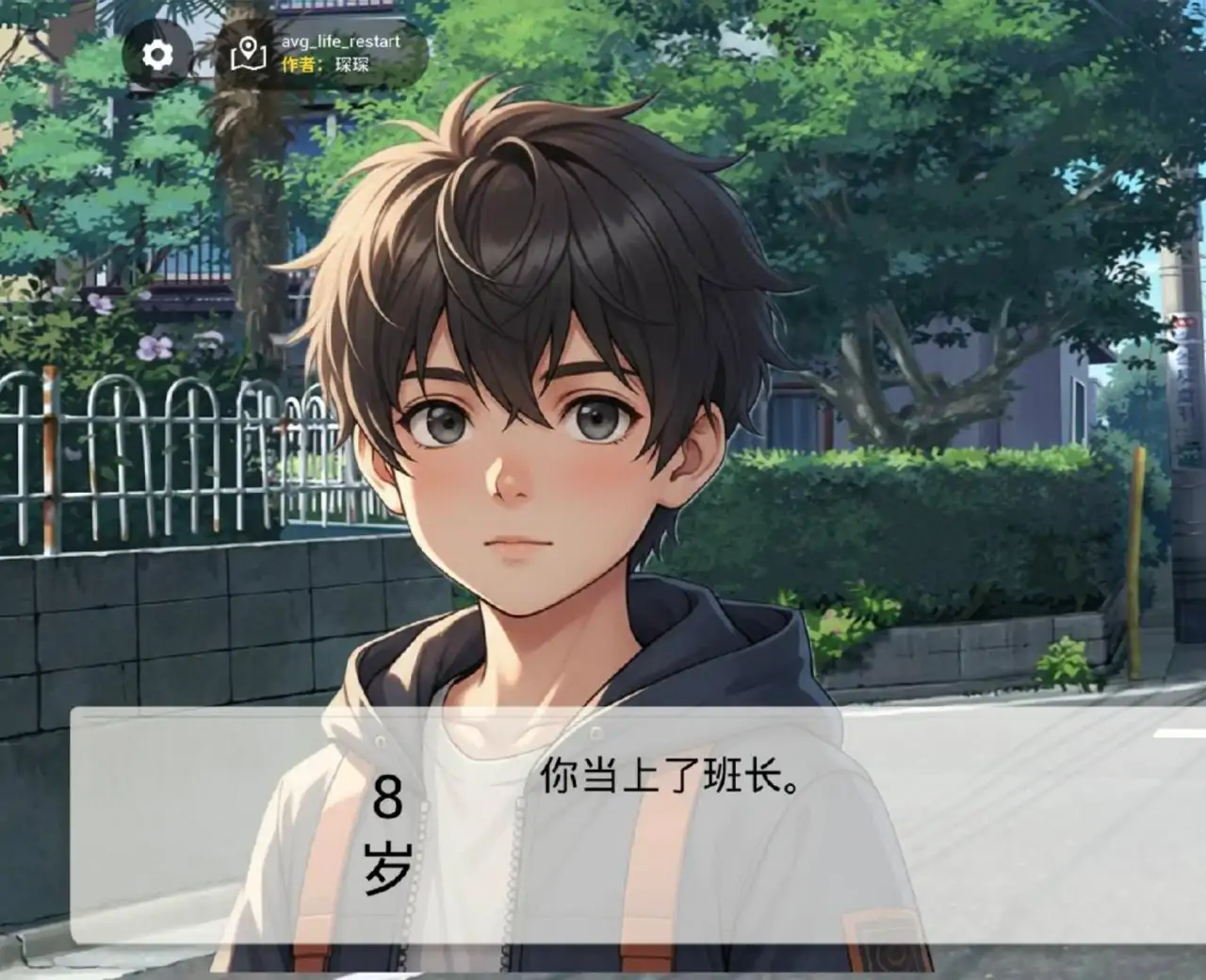Click the avg_life_restart title text
Viewport: 1206px width, 980px height.
pyautogui.click(x=341, y=42)
